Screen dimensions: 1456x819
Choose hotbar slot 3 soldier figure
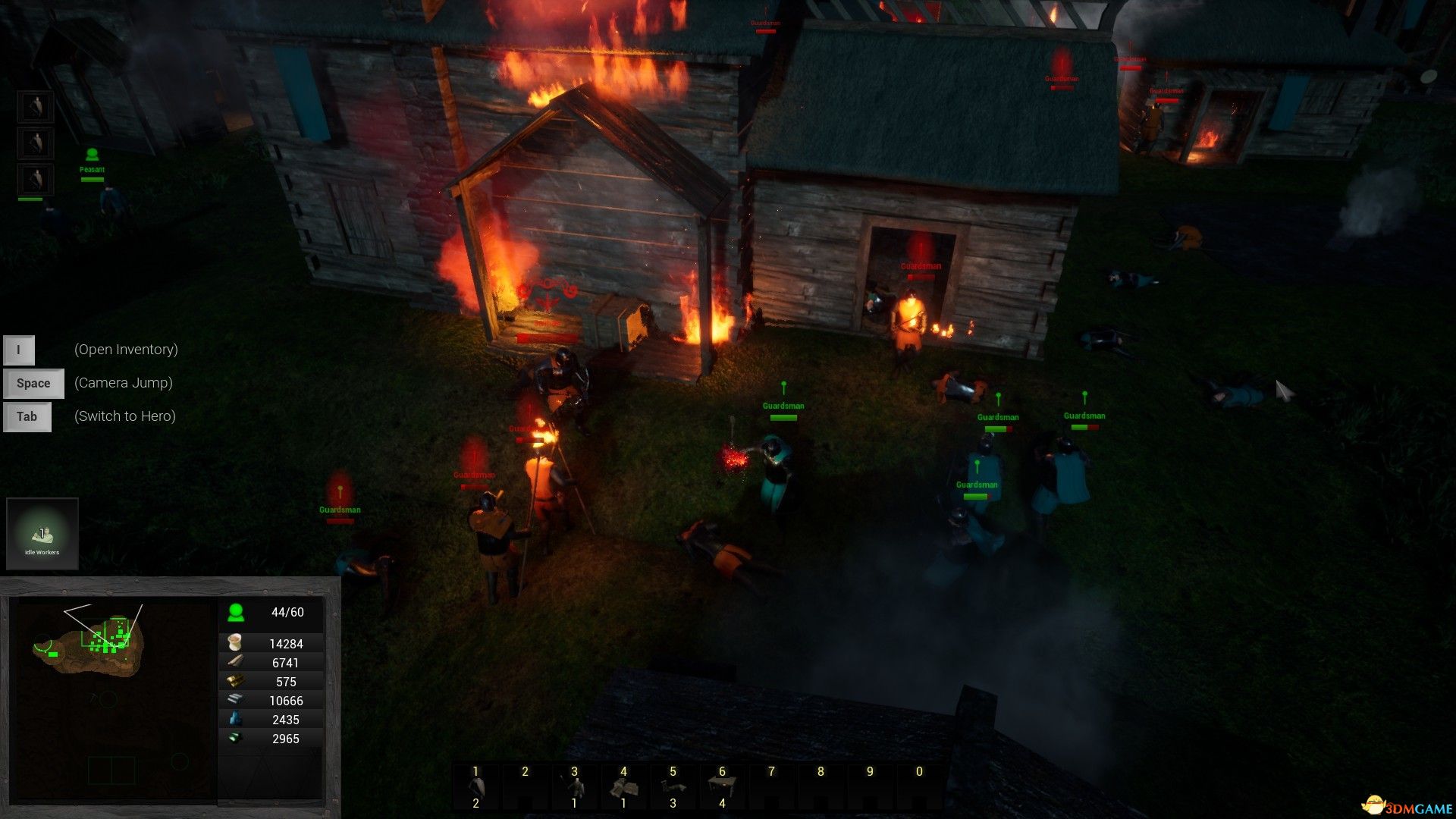574,787
